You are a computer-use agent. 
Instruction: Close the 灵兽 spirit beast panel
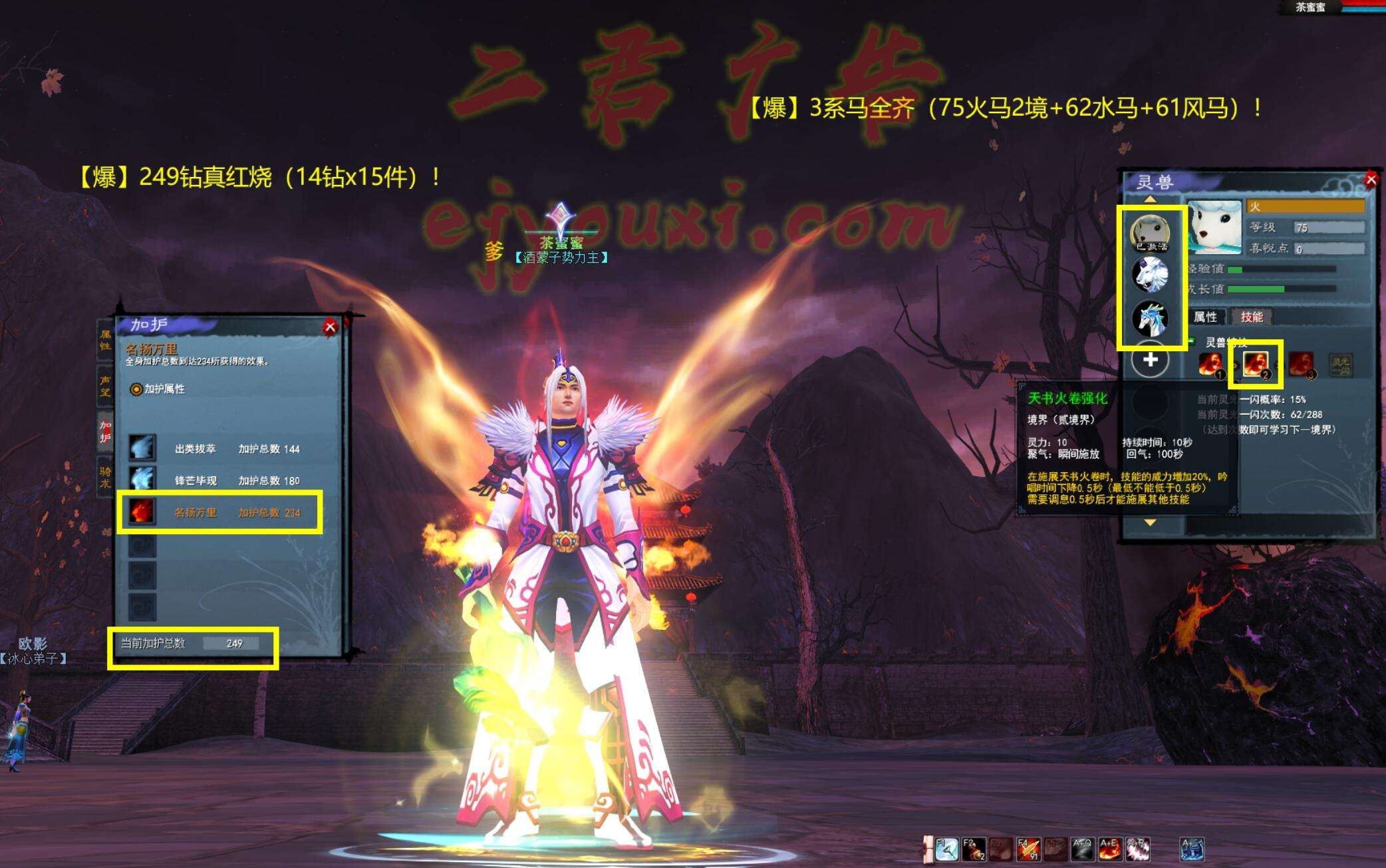[1371, 180]
